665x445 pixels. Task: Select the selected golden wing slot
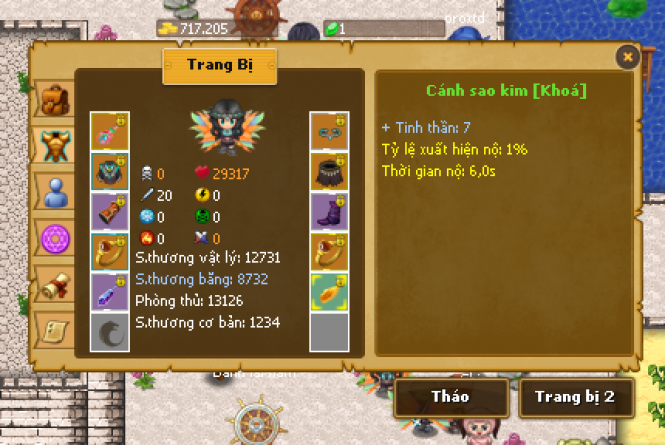coord(329,291)
